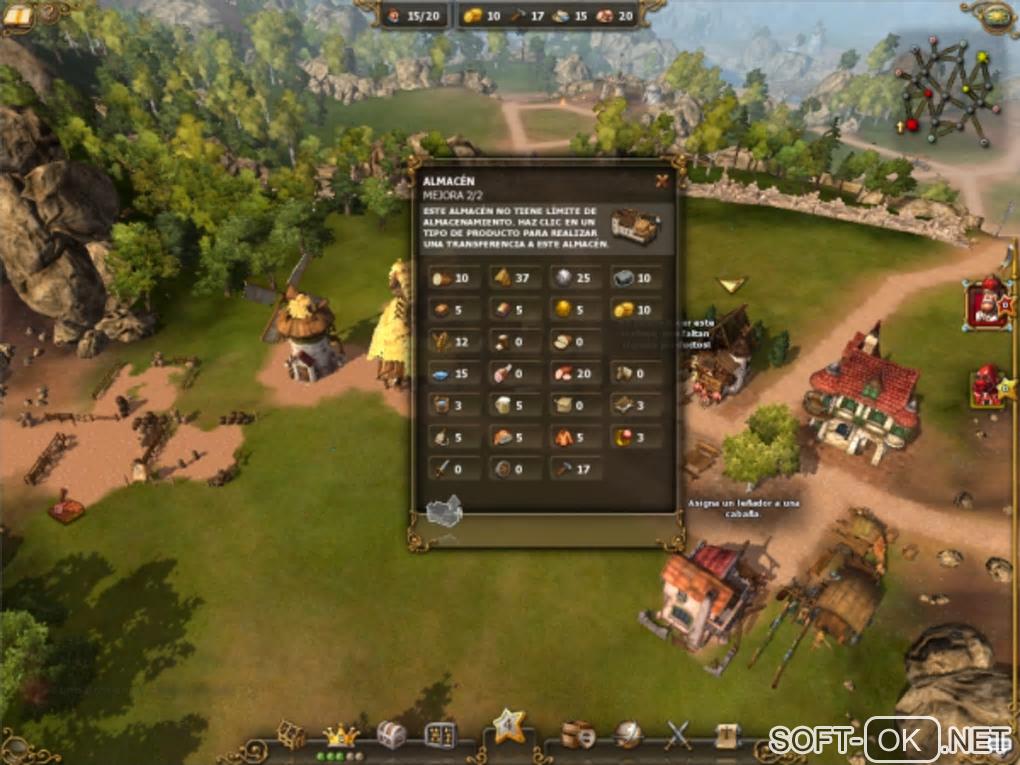
Task: Click the demolish rubble icon in warehouse panel
Action: (443, 512)
